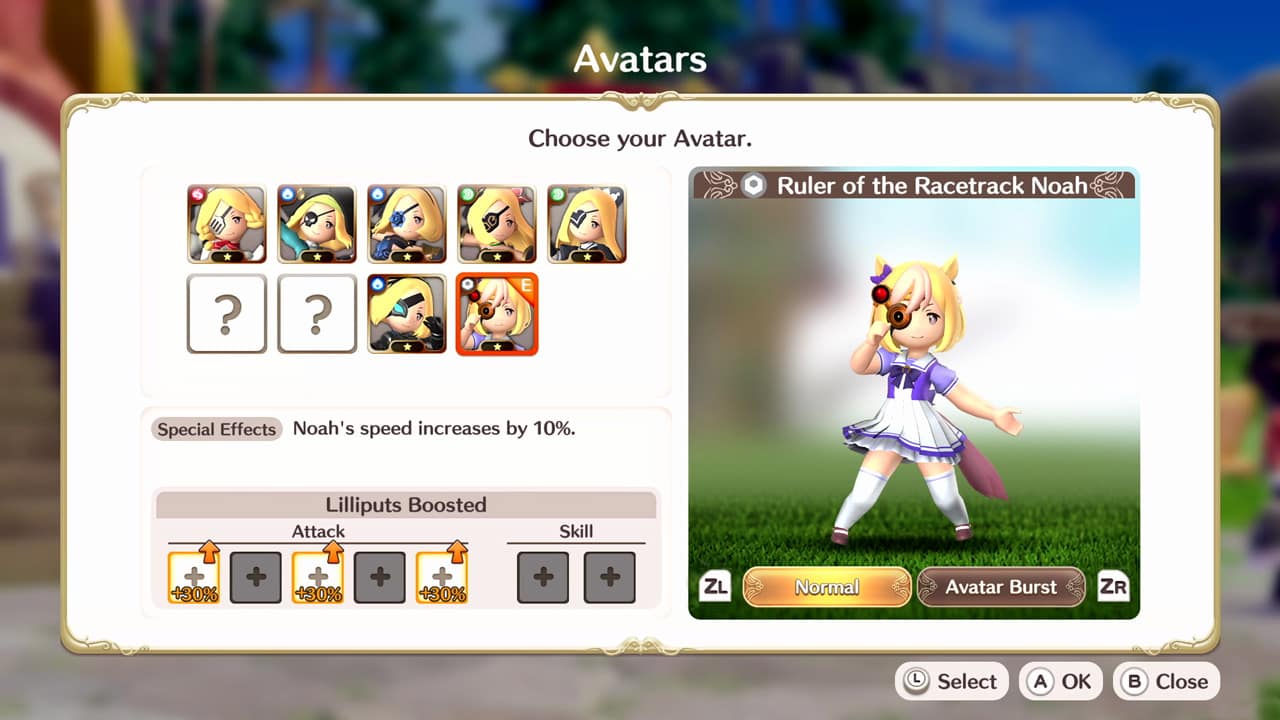Click the Special Effects label
Viewport: 1280px width, 720px height.
pos(216,429)
